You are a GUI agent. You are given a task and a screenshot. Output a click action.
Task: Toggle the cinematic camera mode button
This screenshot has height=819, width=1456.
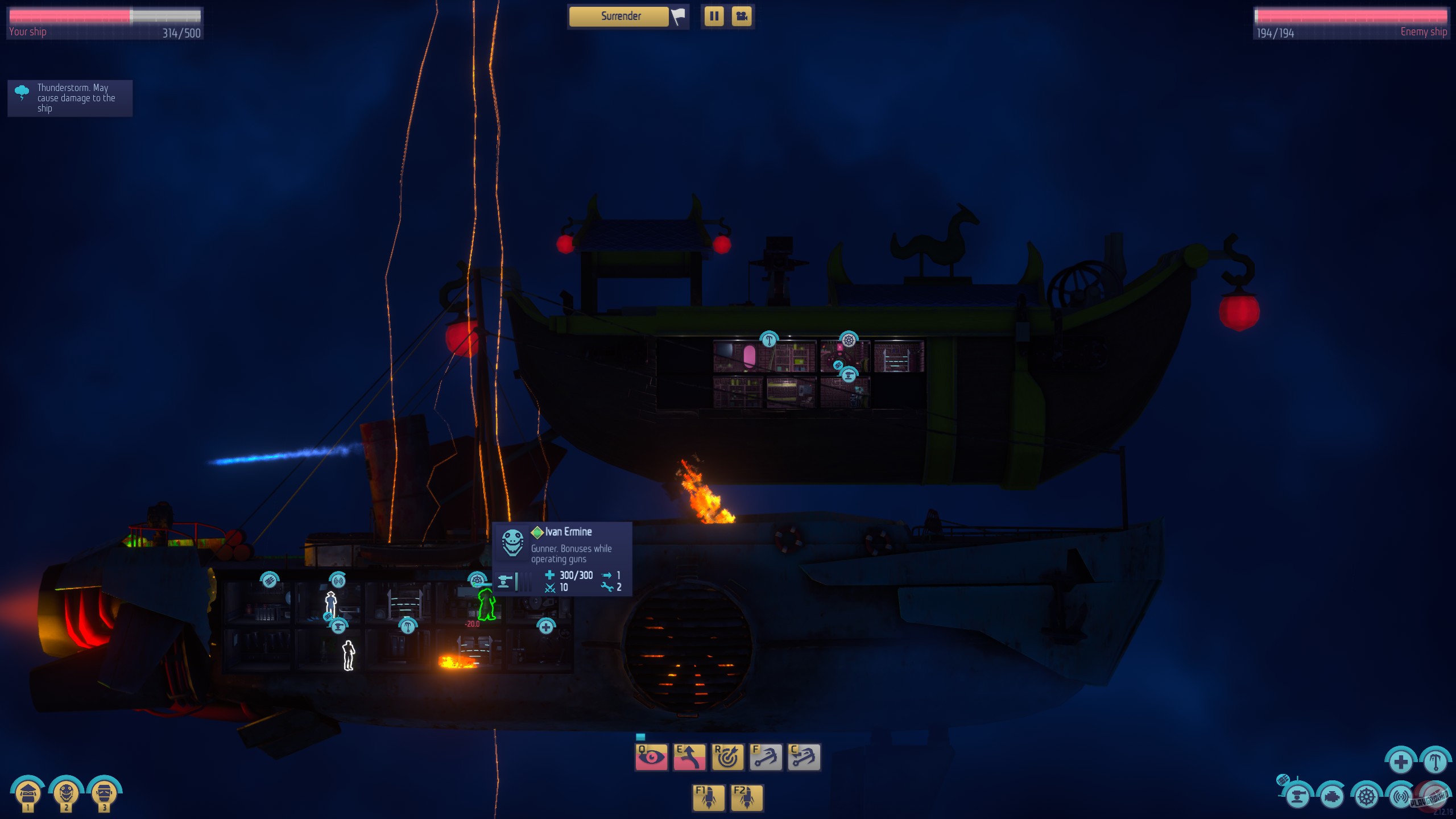742,16
